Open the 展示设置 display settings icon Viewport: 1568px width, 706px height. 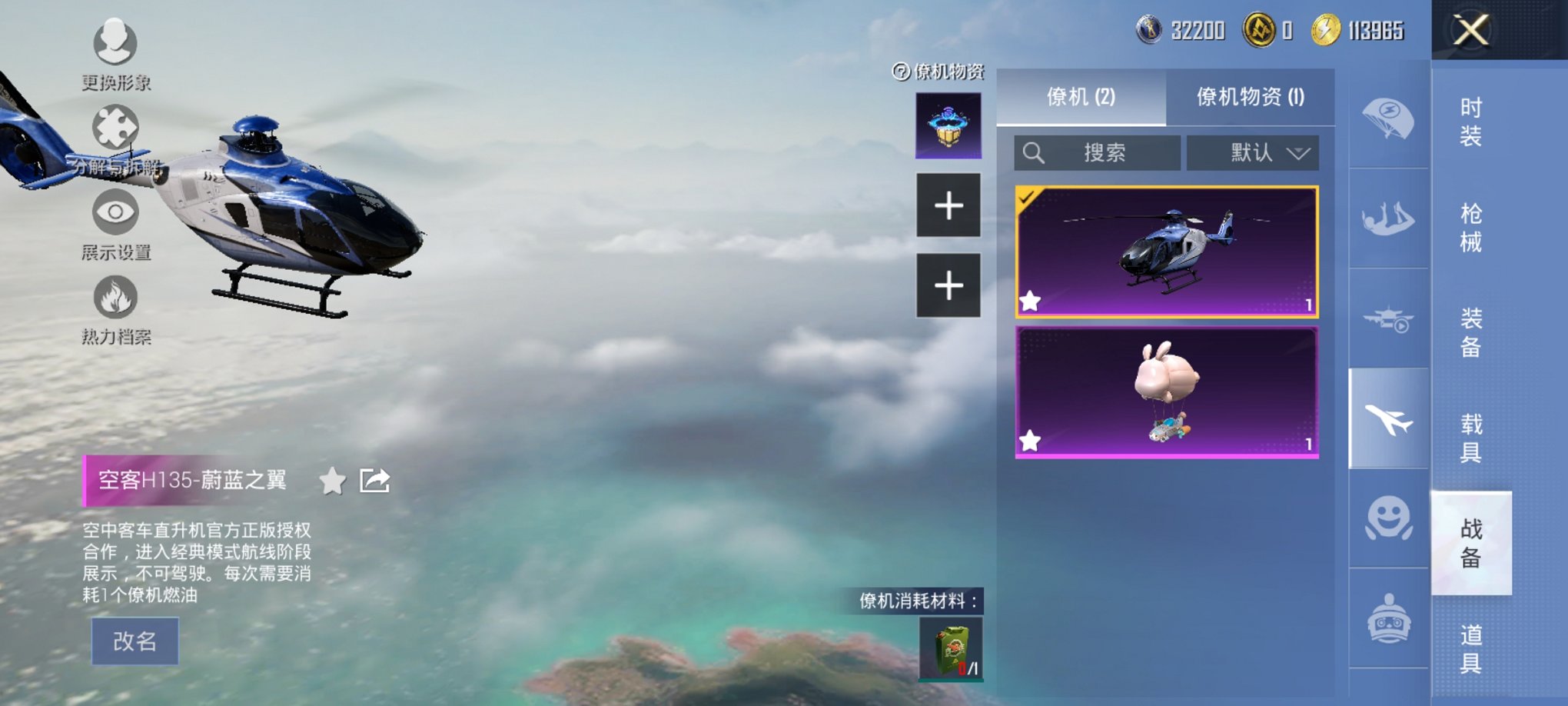point(115,213)
